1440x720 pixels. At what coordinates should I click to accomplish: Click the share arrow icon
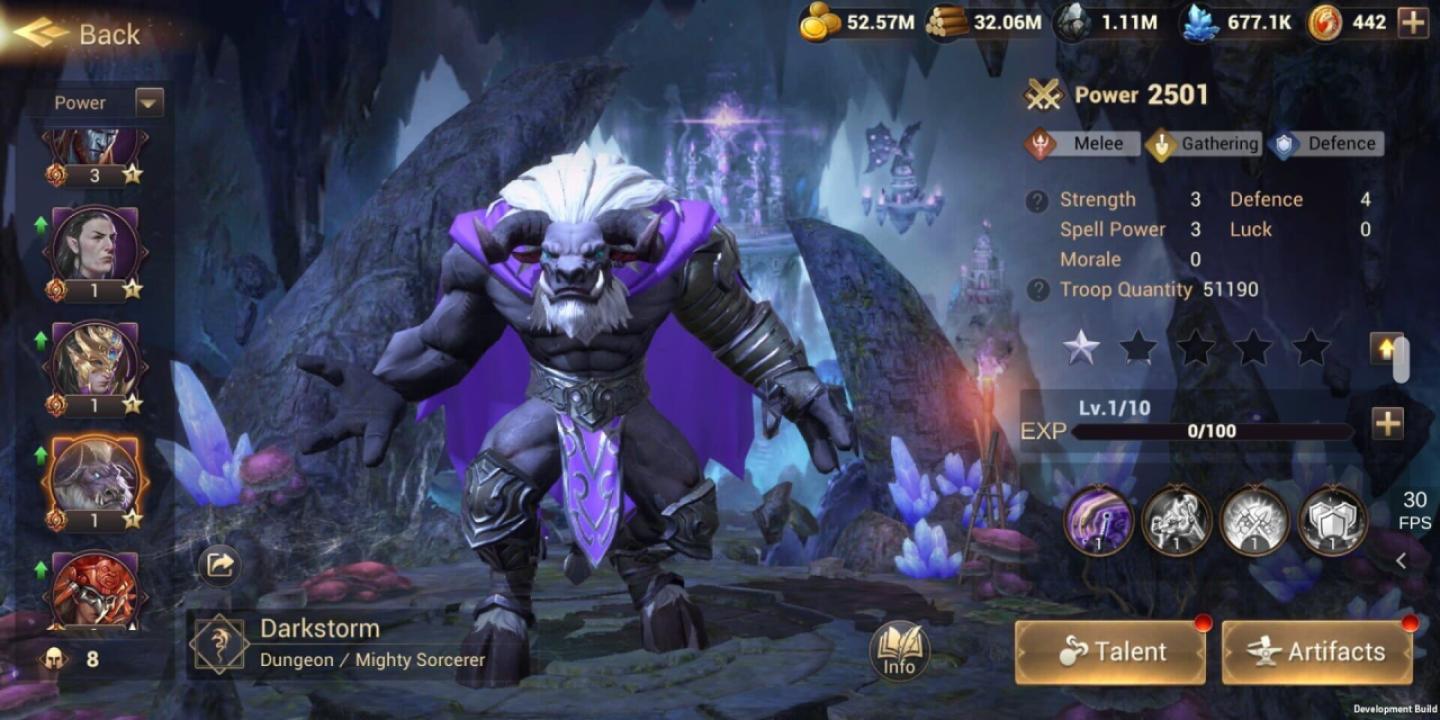click(x=219, y=565)
